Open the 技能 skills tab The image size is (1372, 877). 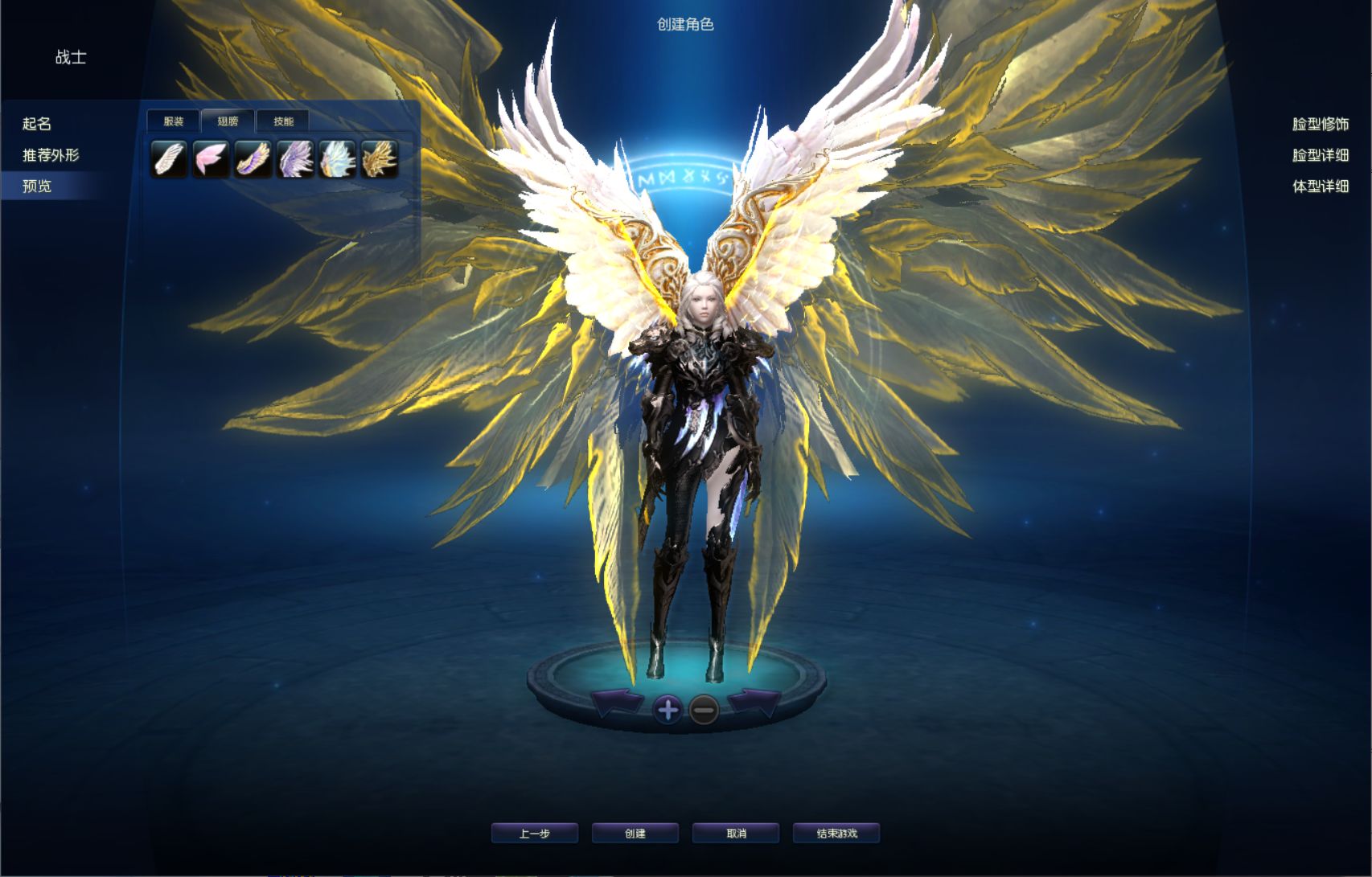(283, 121)
